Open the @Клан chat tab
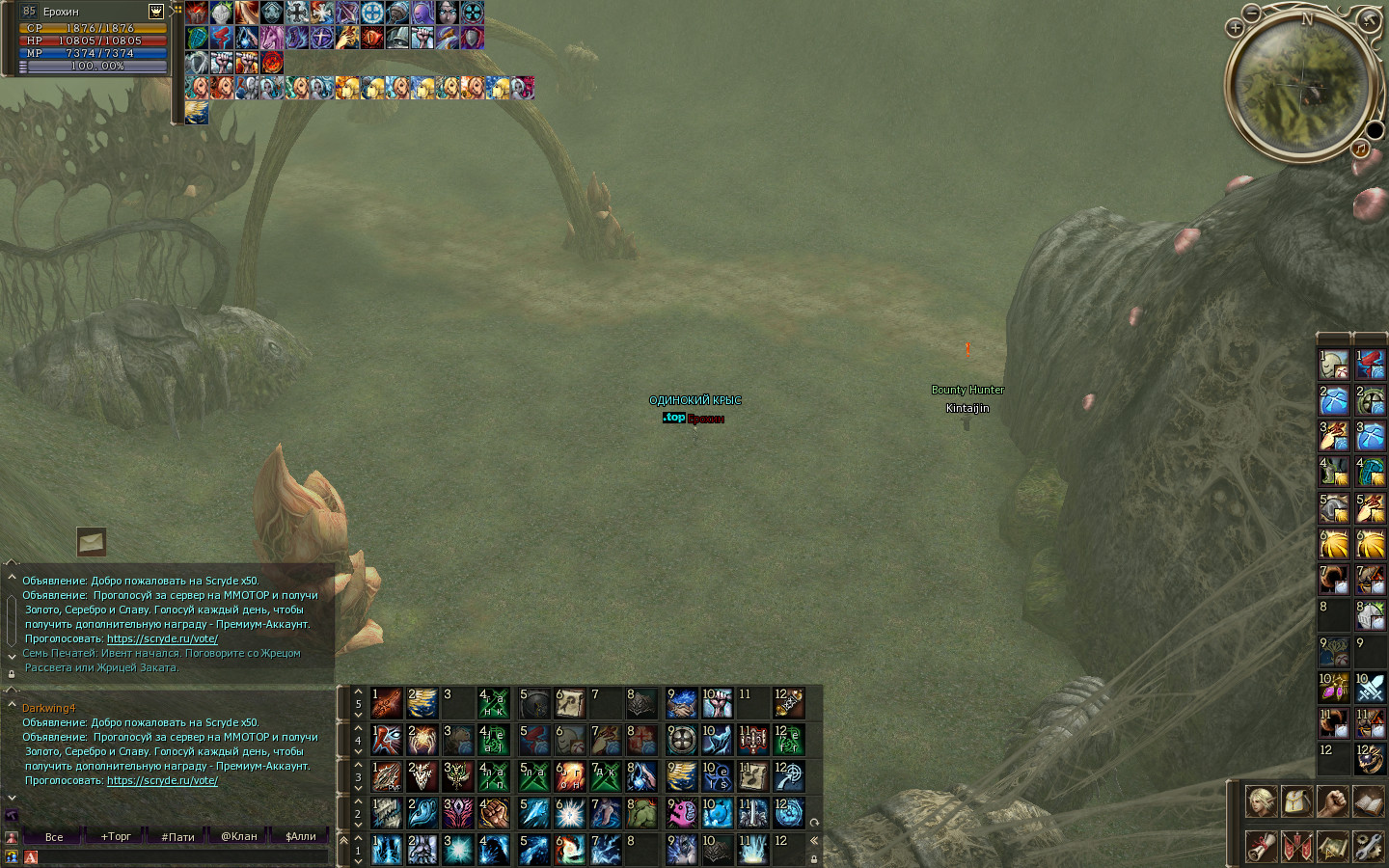 click(x=239, y=836)
